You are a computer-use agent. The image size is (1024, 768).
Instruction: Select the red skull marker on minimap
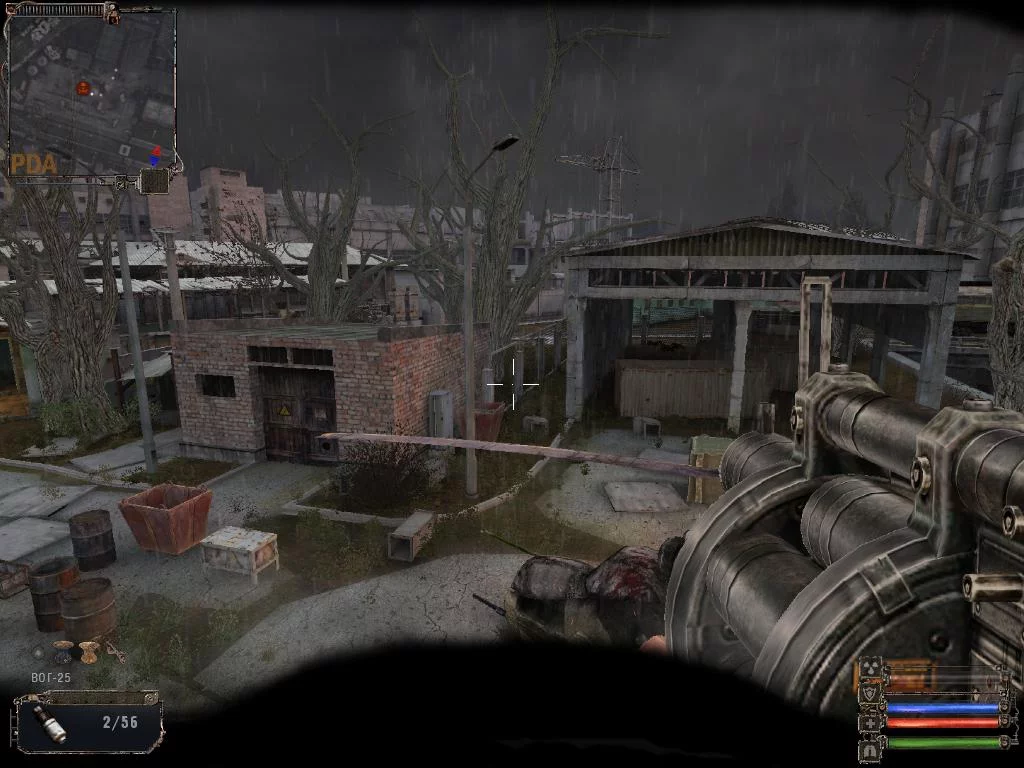click(83, 88)
